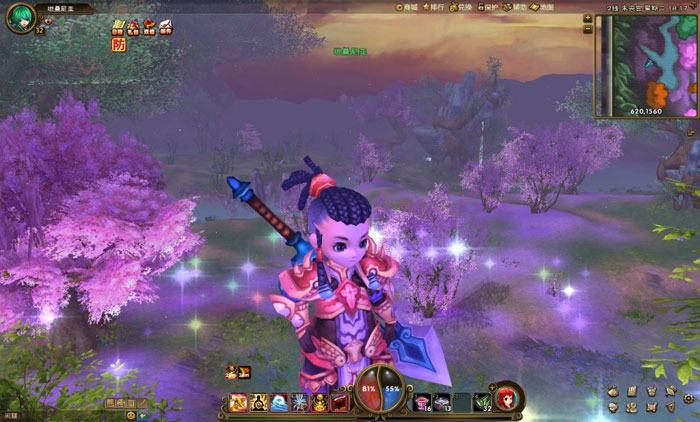Screen dimensions: 700x422
Task: Activate the golden figure skill
Action: (x=321, y=403)
